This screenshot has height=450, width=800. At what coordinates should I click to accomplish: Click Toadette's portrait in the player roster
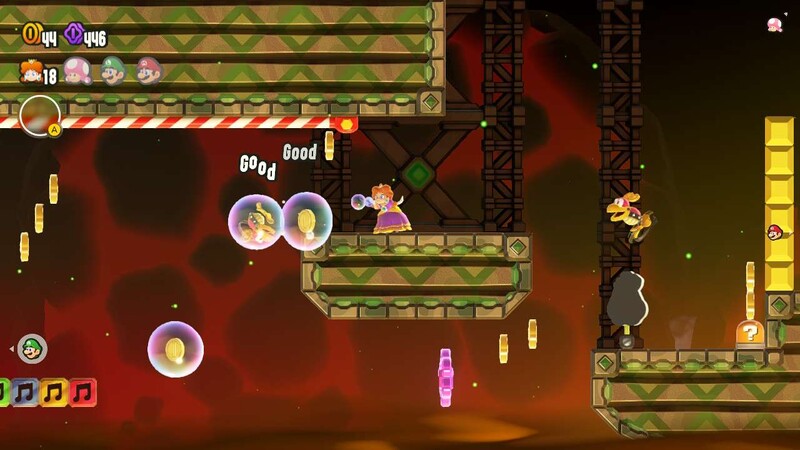pyautogui.click(x=76, y=70)
